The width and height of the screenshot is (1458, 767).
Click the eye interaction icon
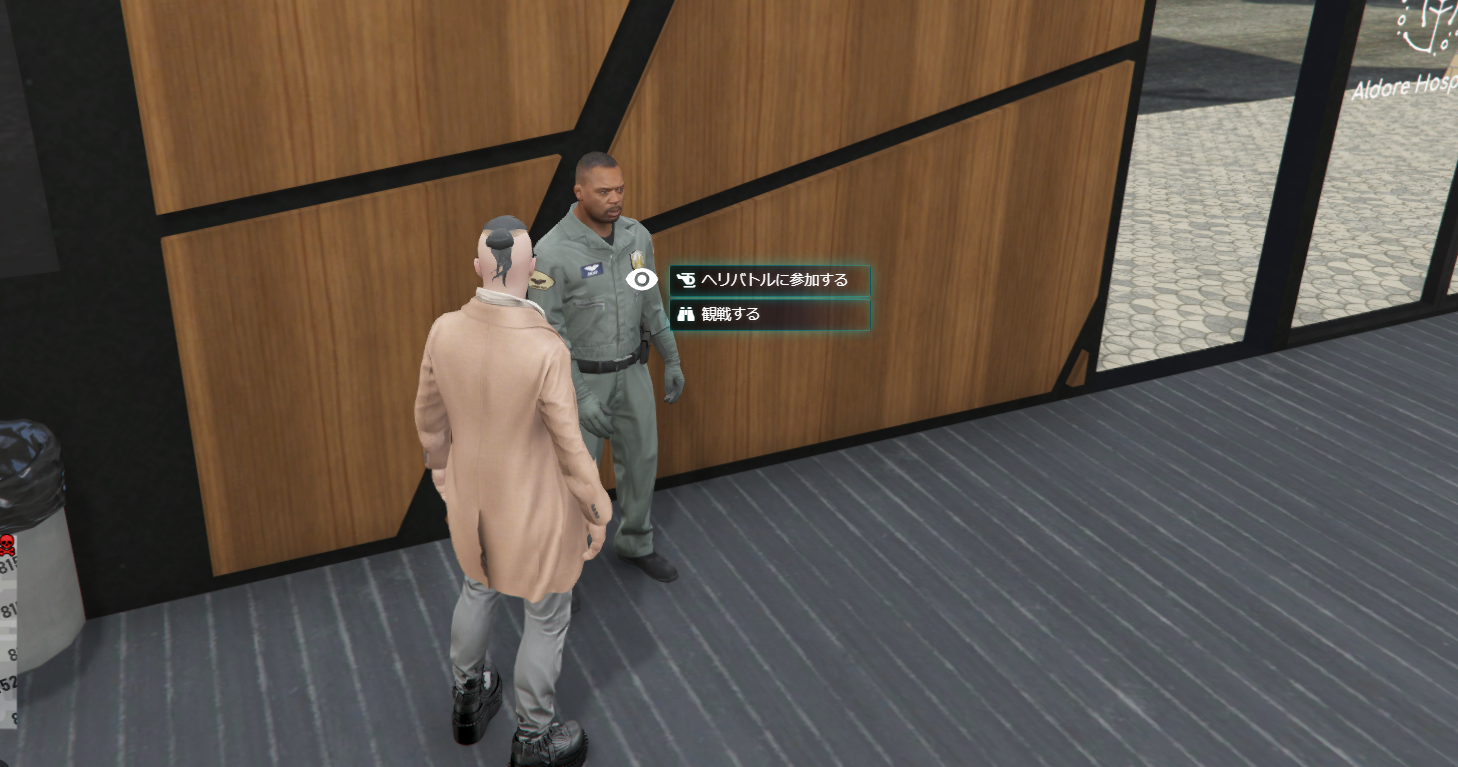[641, 280]
